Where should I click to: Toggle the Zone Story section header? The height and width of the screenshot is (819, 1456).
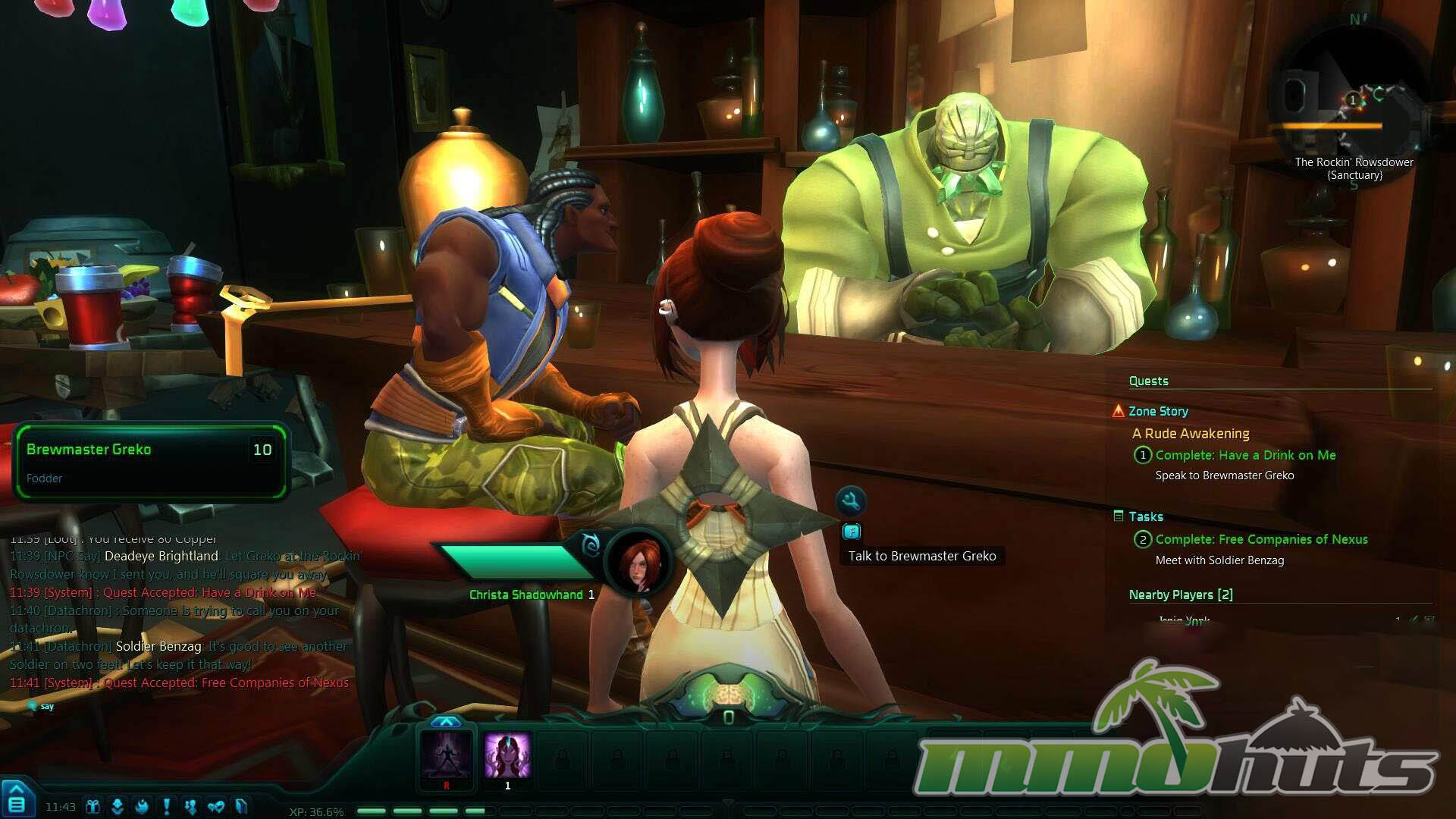(1158, 411)
